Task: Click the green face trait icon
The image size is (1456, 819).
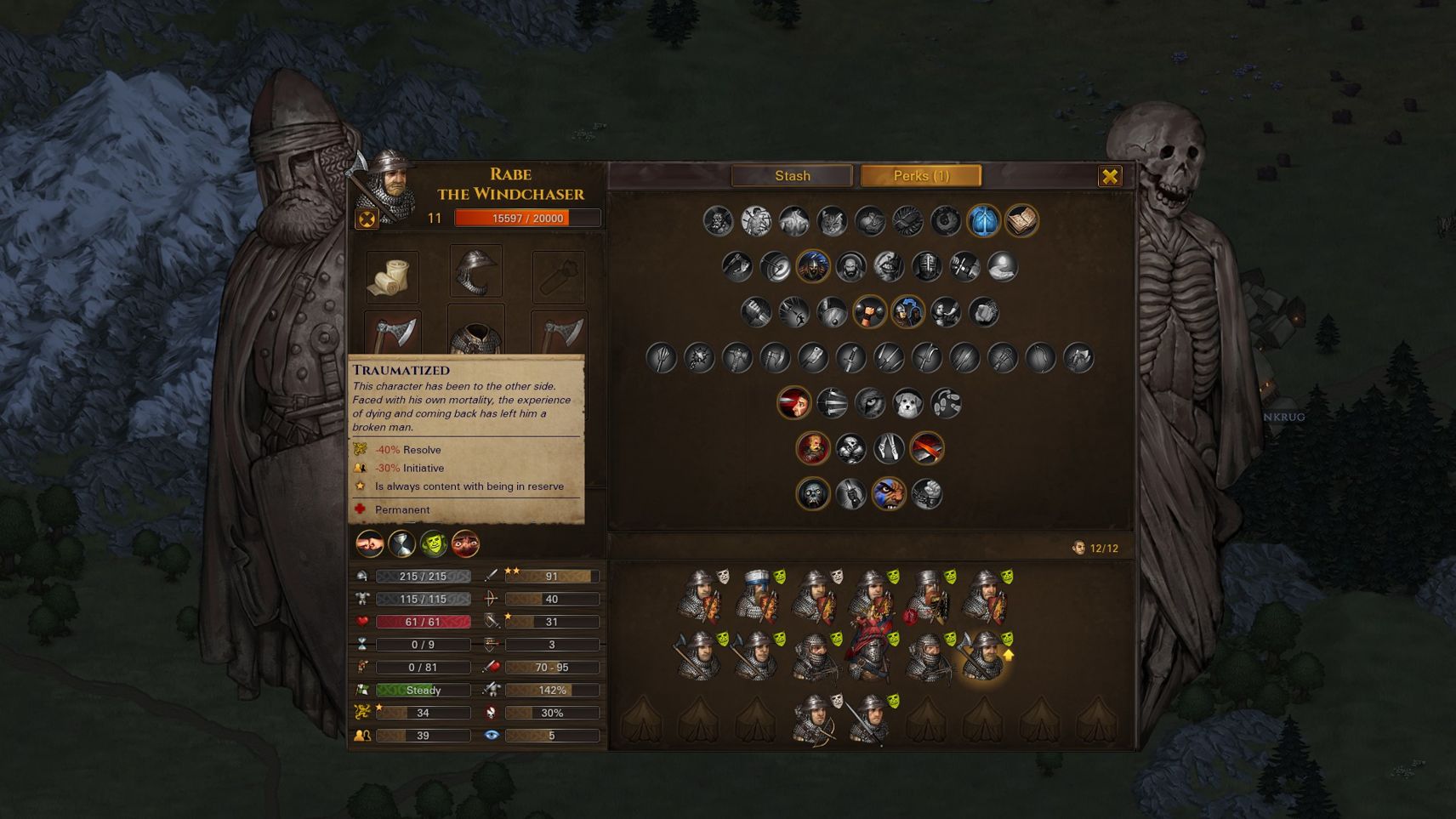Action: coord(433,543)
